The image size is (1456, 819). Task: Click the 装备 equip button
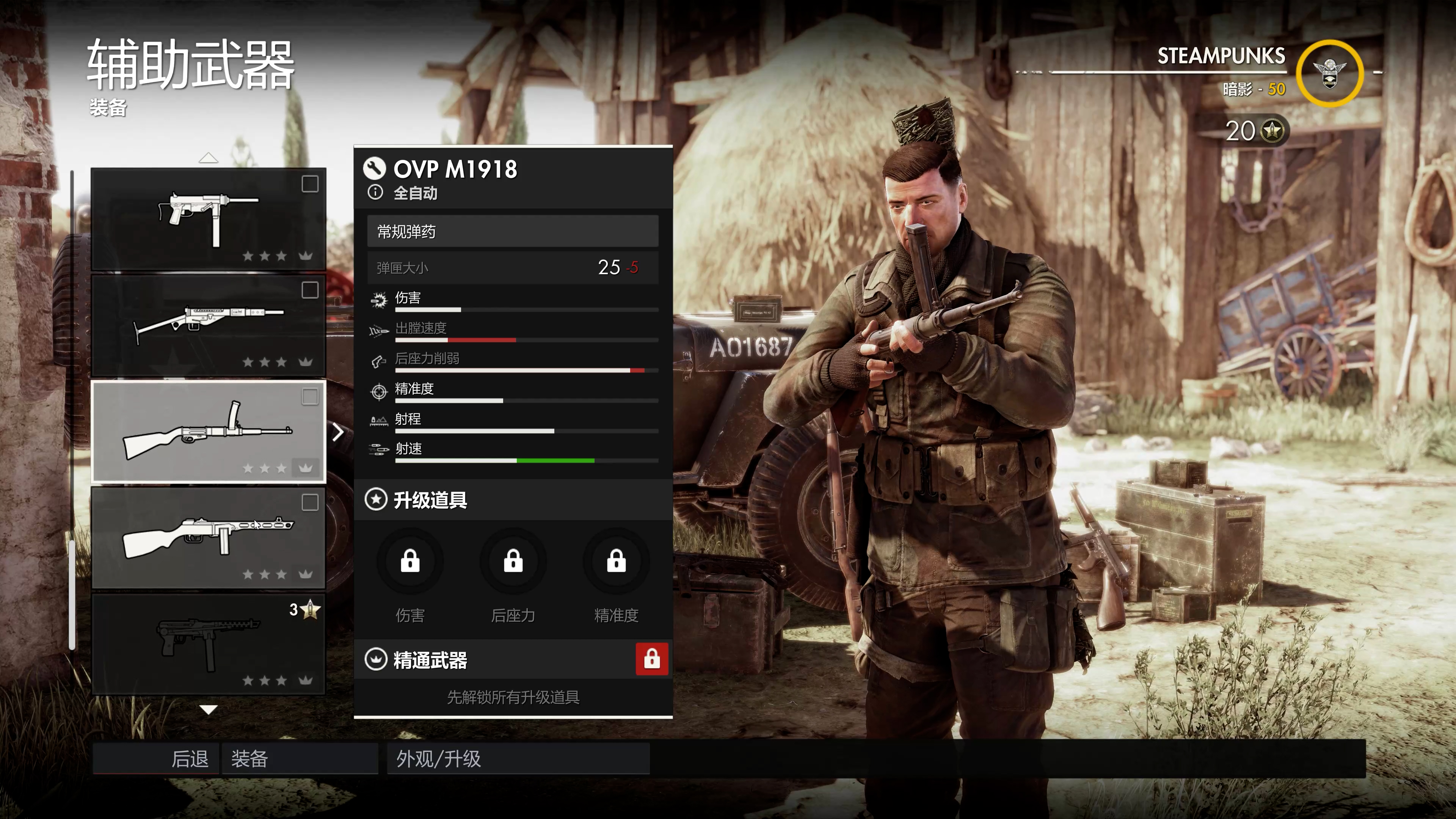point(300,758)
